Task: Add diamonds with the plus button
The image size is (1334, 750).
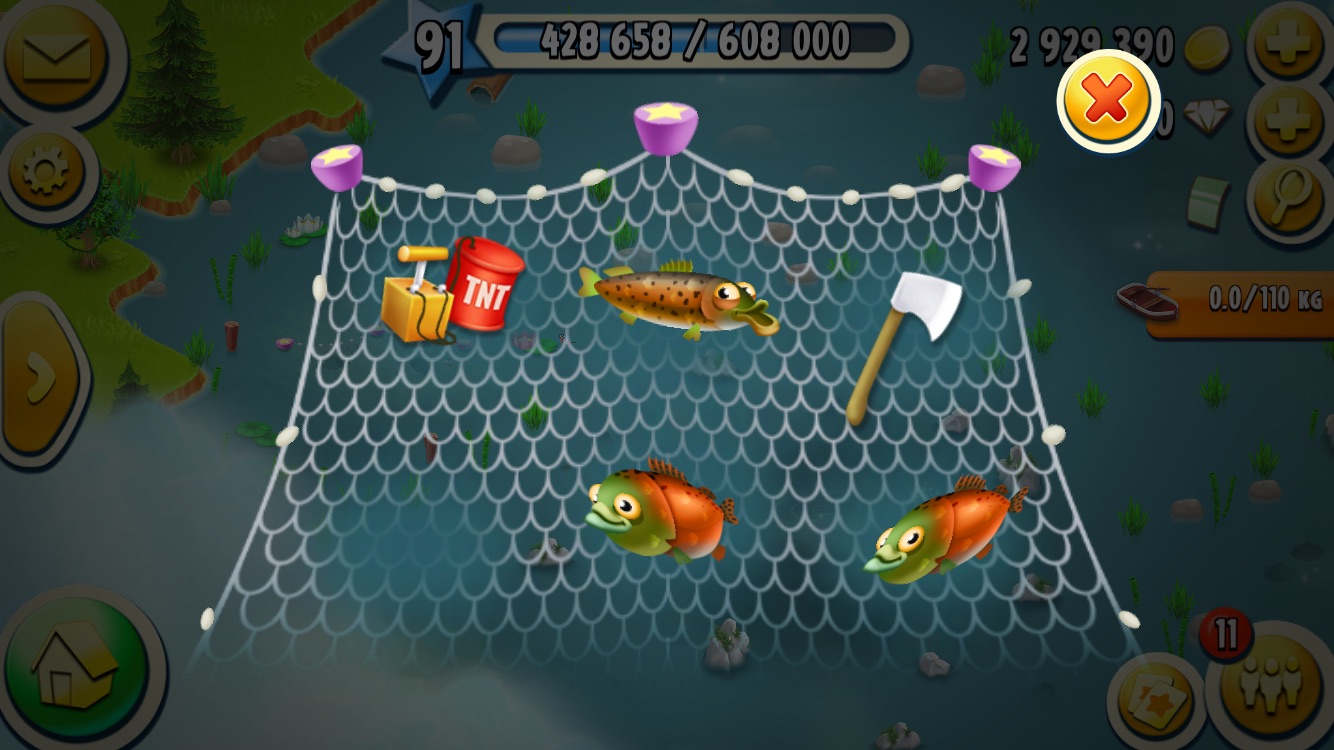Action: coord(1290,121)
